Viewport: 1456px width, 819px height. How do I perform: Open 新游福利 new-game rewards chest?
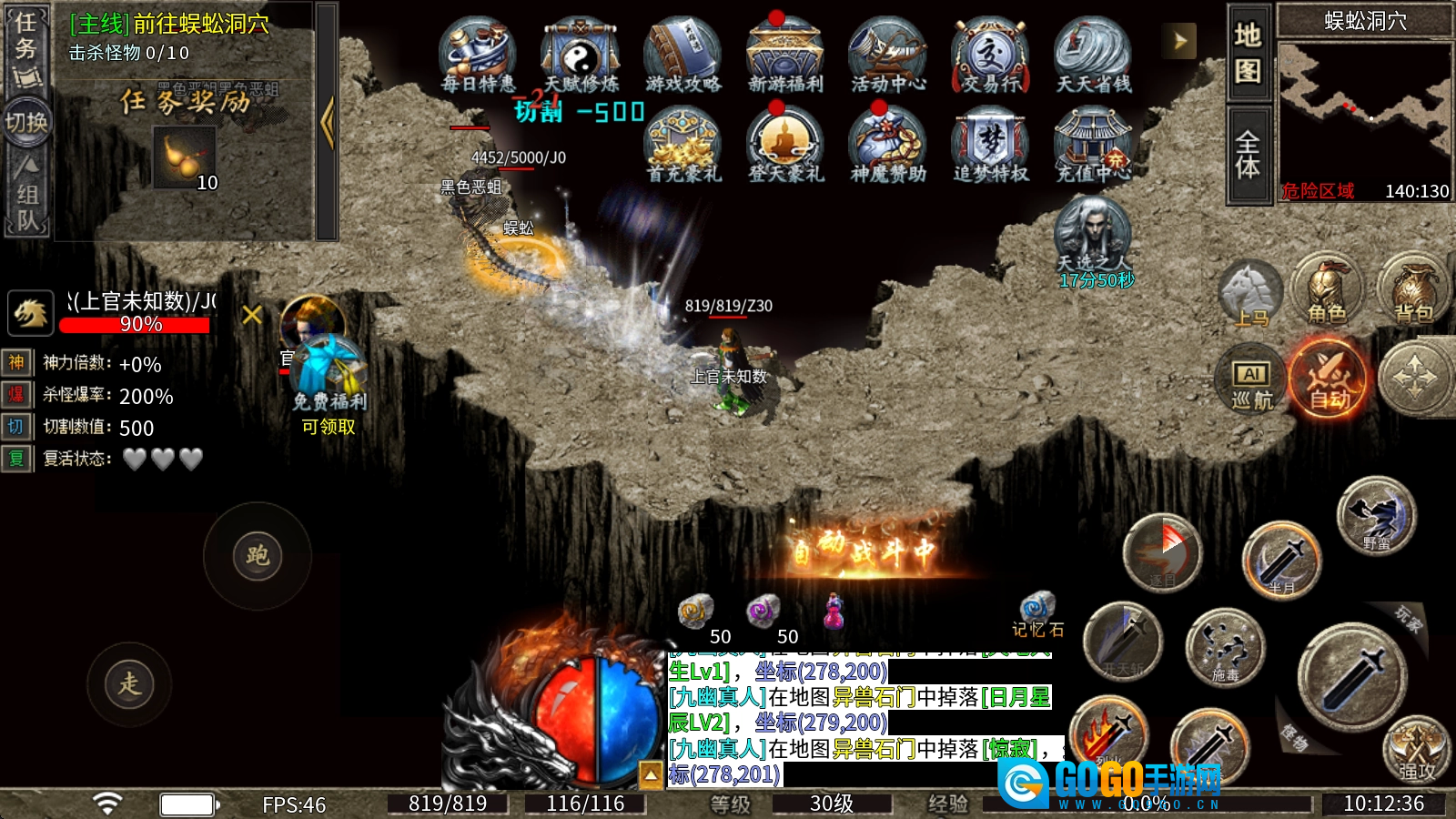784,55
